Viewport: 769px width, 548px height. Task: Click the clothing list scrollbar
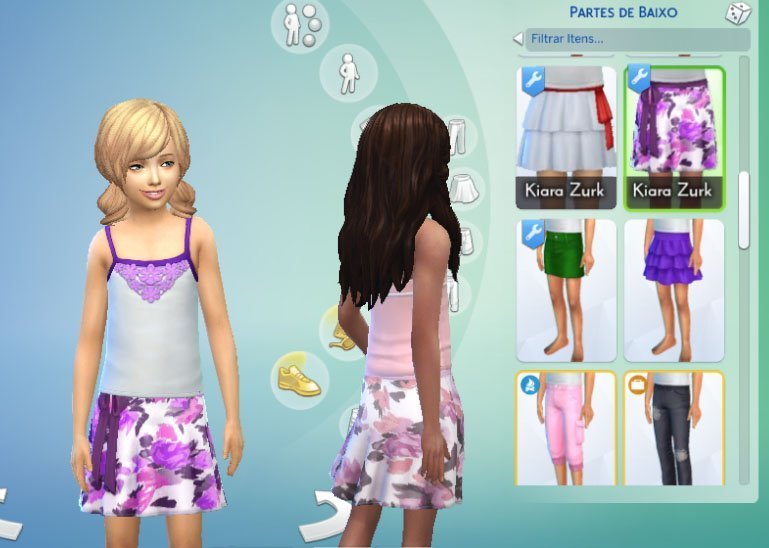[743, 210]
